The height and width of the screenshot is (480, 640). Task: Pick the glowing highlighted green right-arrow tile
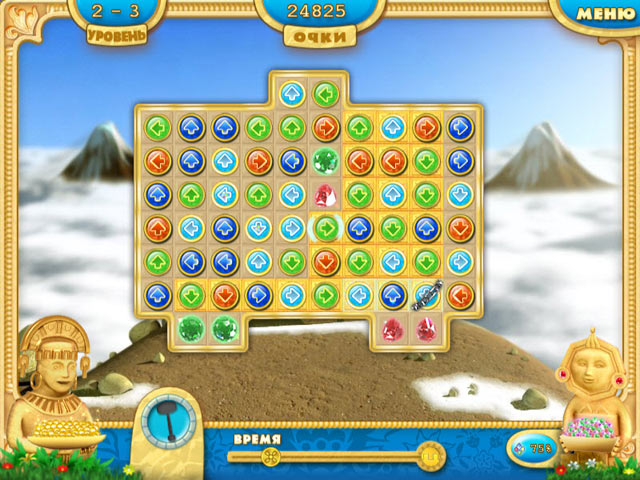pos(325,228)
